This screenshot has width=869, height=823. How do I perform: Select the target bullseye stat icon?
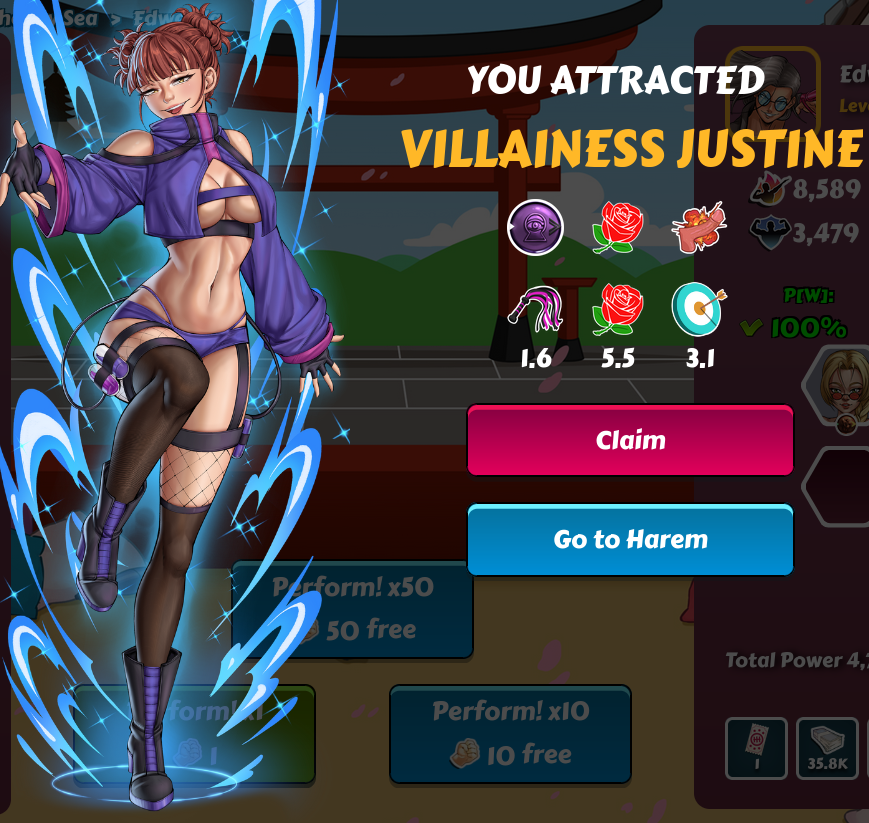point(700,309)
